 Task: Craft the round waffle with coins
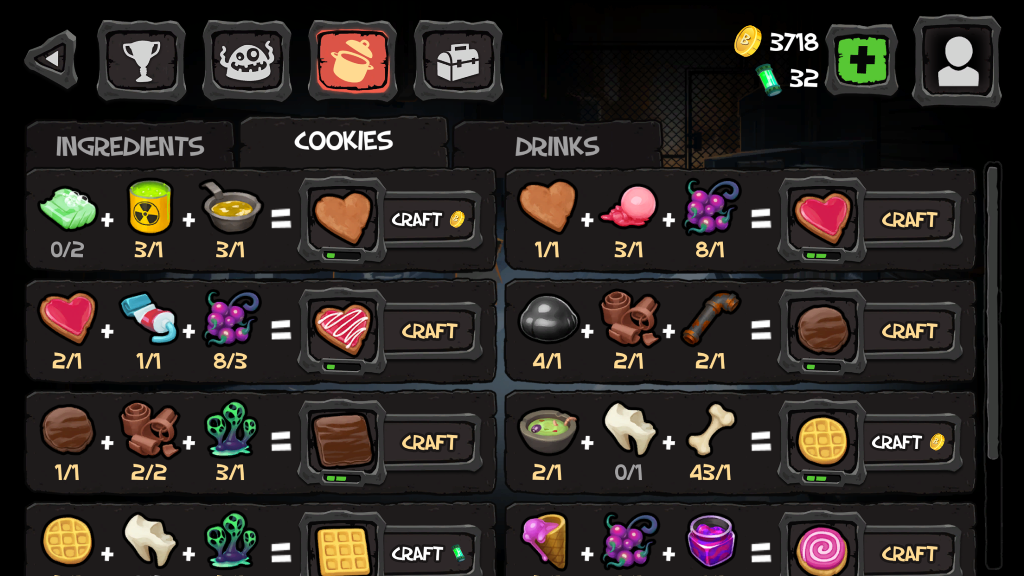[907, 442]
